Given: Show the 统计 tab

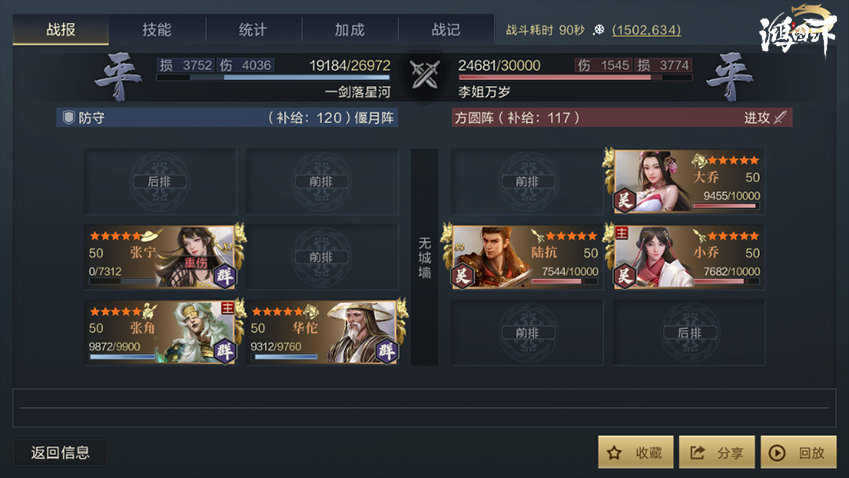Looking at the screenshot, I should [x=253, y=30].
